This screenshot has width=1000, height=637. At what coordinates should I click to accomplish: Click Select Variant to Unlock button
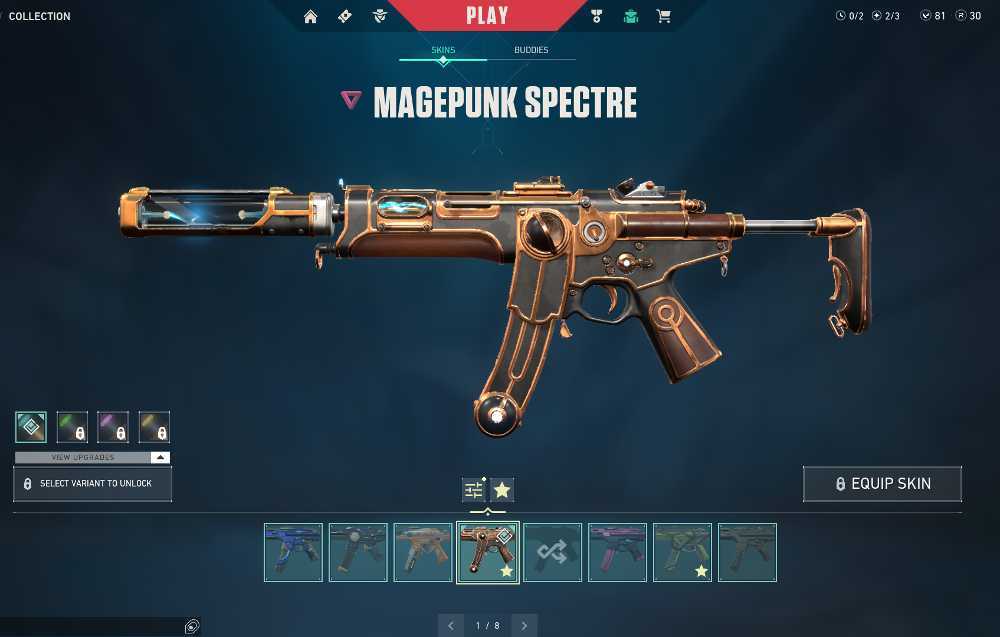pos(92,484)
